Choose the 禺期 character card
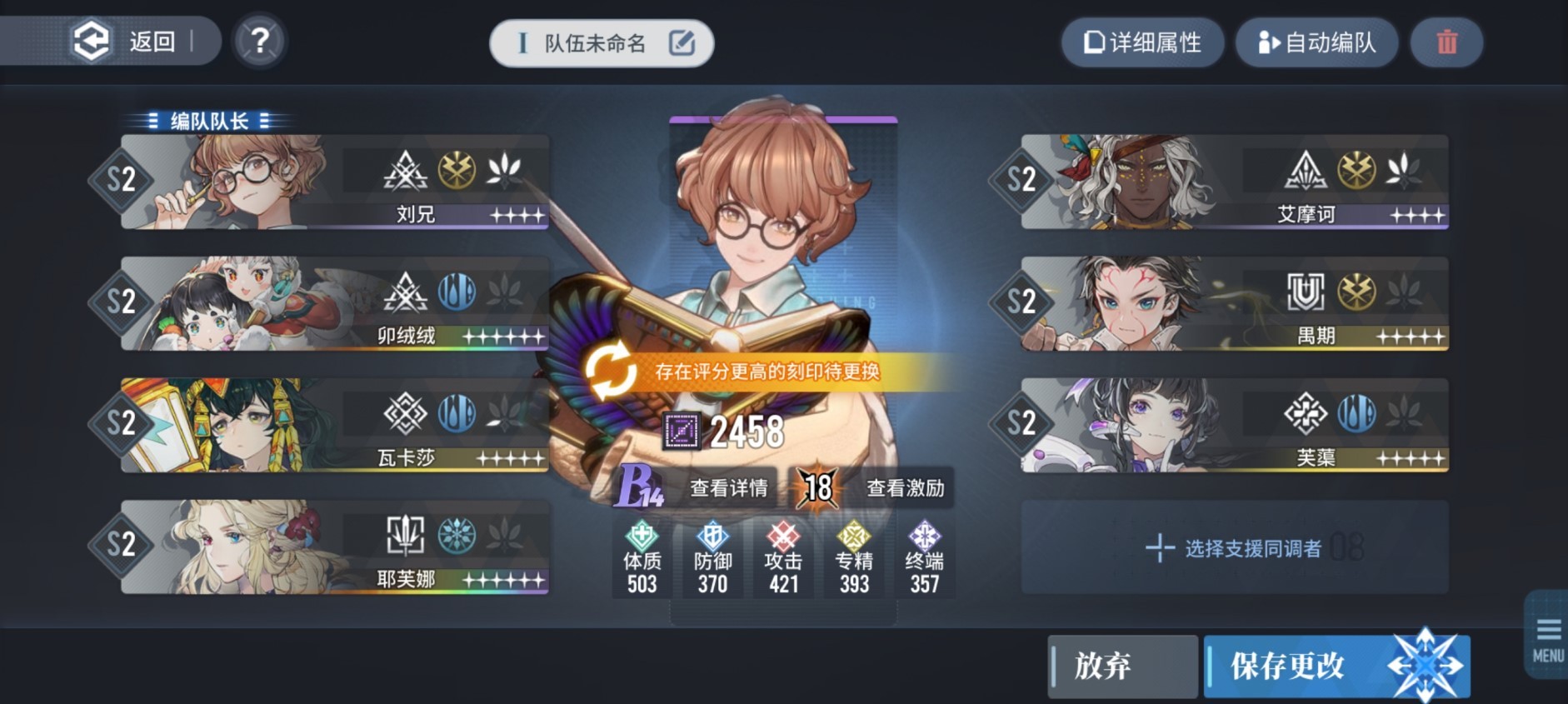The image size is (1568, 704). [1233, 303]
